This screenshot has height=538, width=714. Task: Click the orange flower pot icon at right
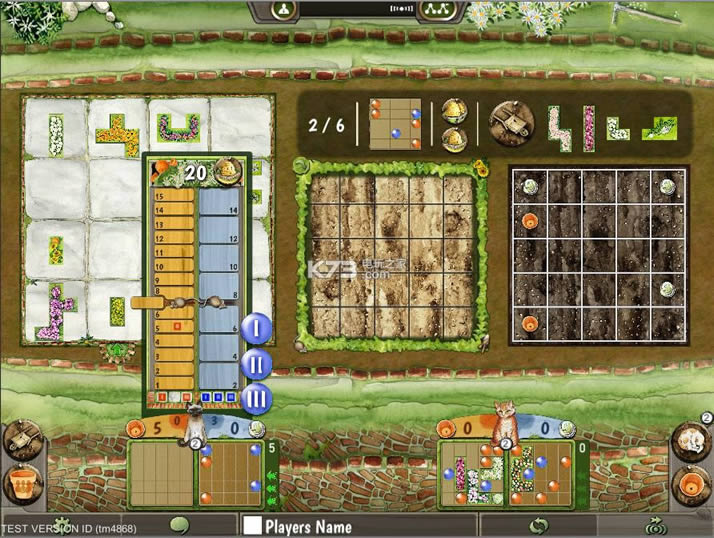pos(691,486)
